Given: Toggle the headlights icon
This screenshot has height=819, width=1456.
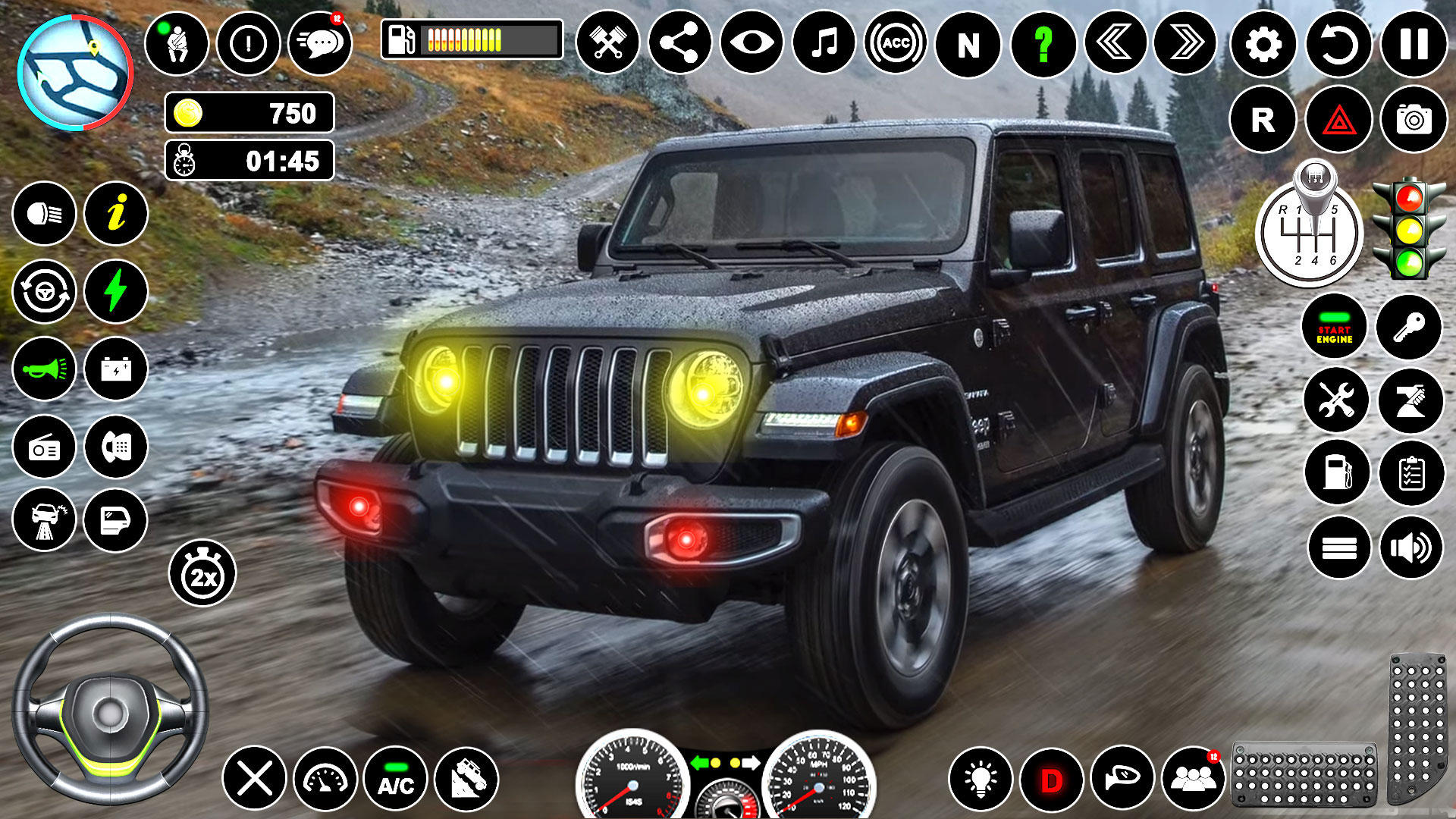Looking at the screenshot, I should point(43,215).
